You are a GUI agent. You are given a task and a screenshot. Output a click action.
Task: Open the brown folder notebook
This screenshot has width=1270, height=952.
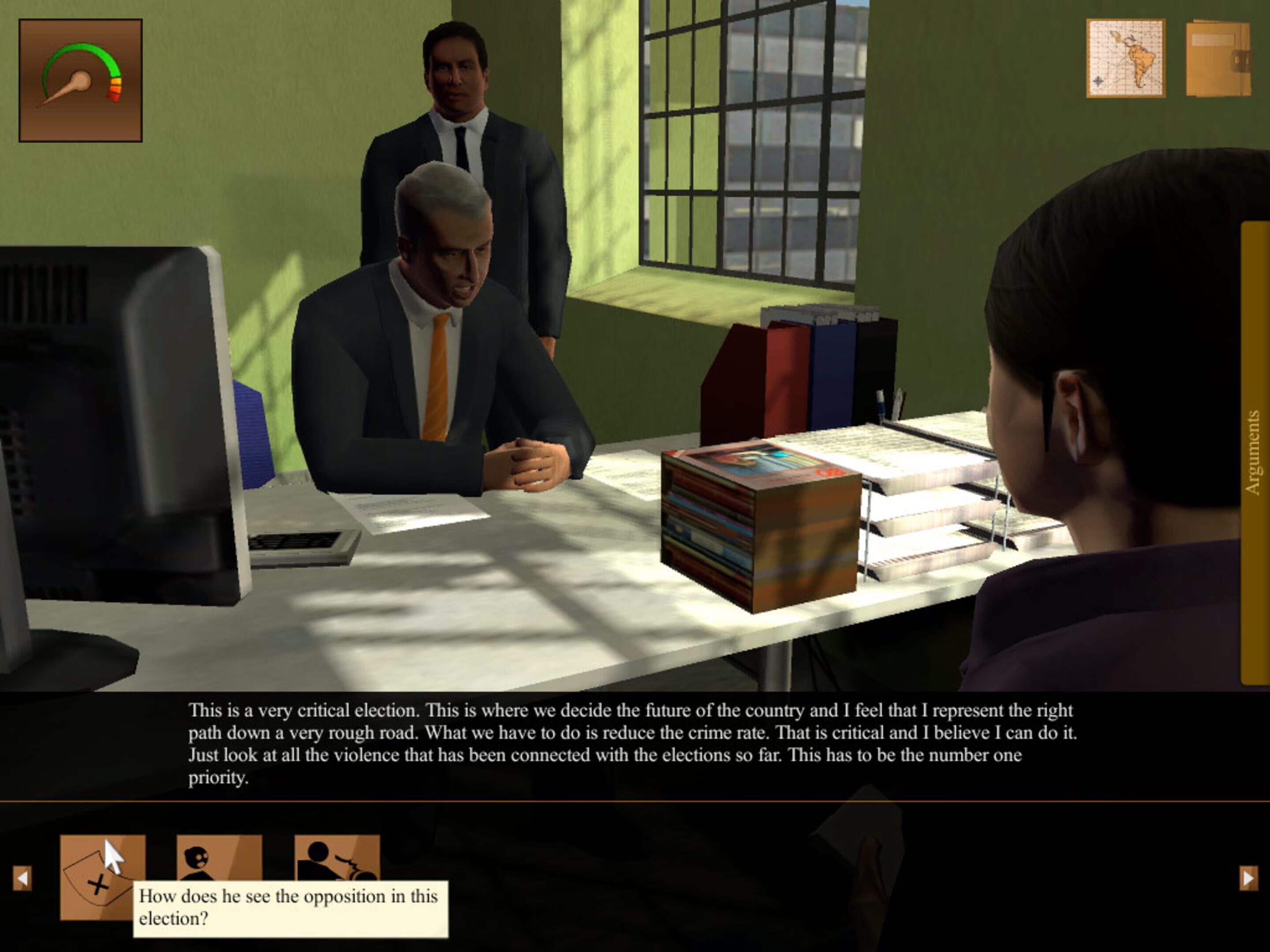pos(1218,58)
